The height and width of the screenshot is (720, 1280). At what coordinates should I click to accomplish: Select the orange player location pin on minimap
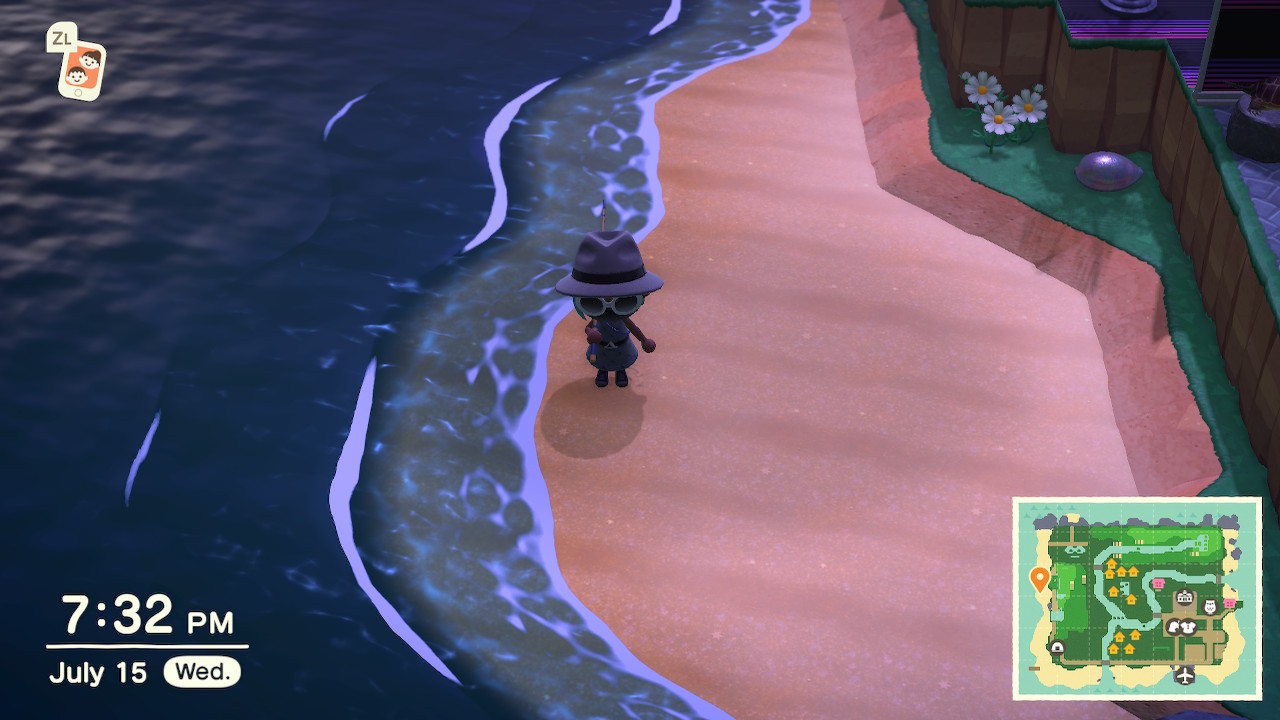(1039, 578)
